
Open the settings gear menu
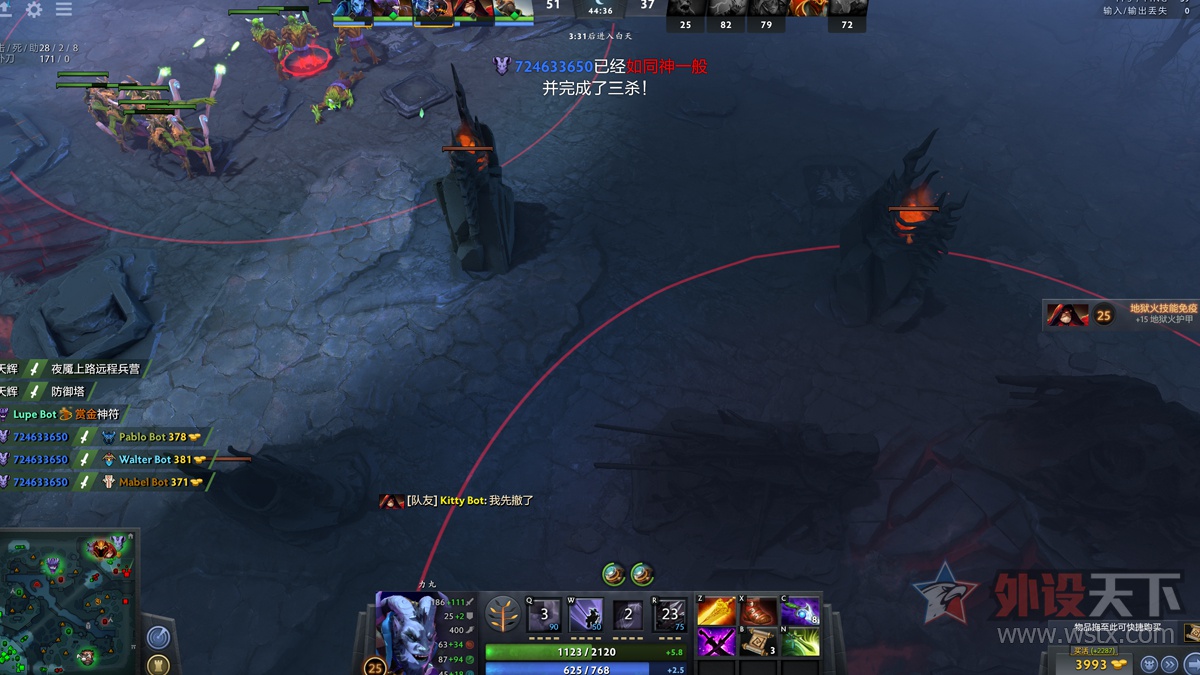point(34,9)
